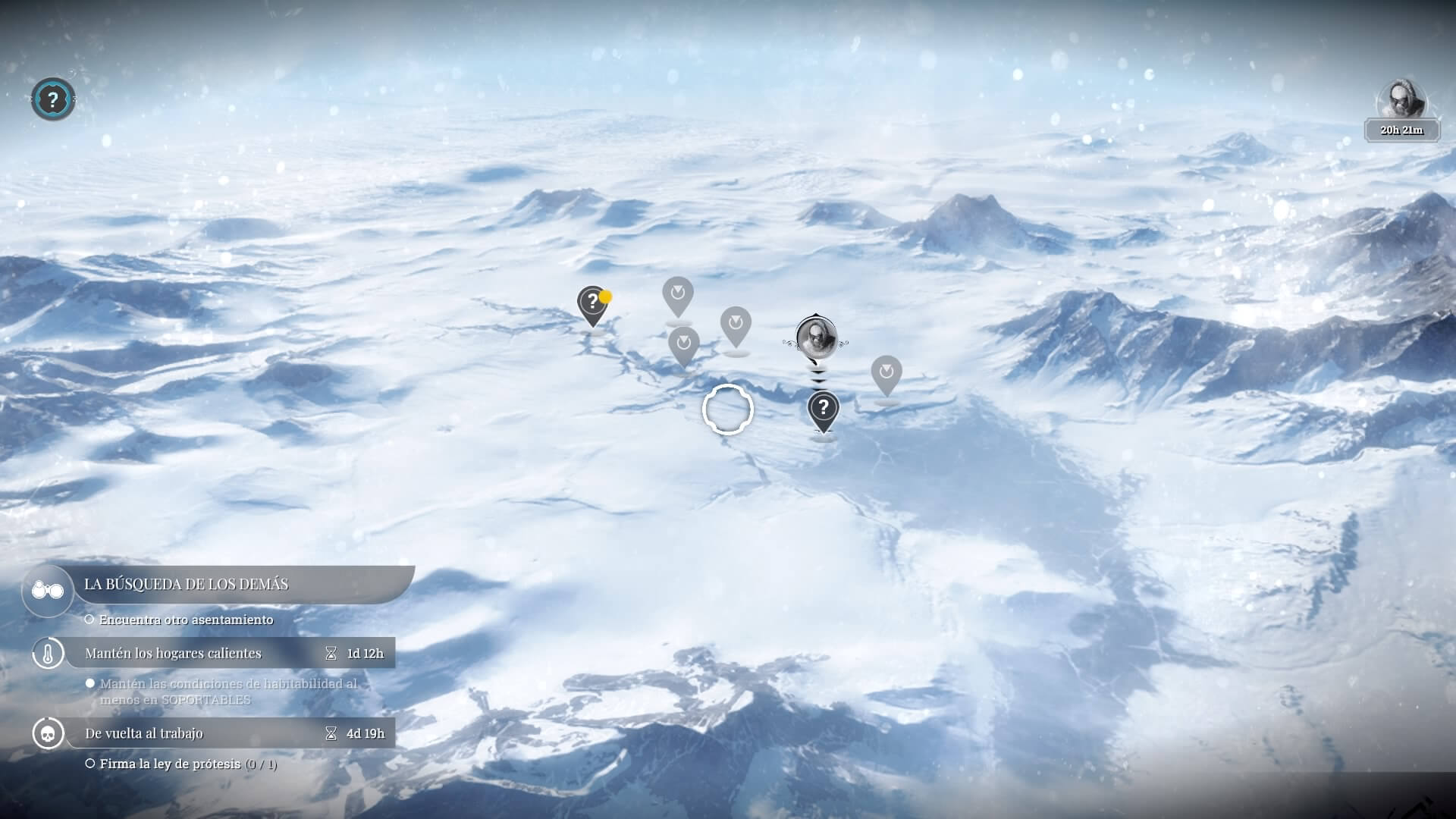Click the 20h 21m expedition timer label

[x=1401, y=129]
